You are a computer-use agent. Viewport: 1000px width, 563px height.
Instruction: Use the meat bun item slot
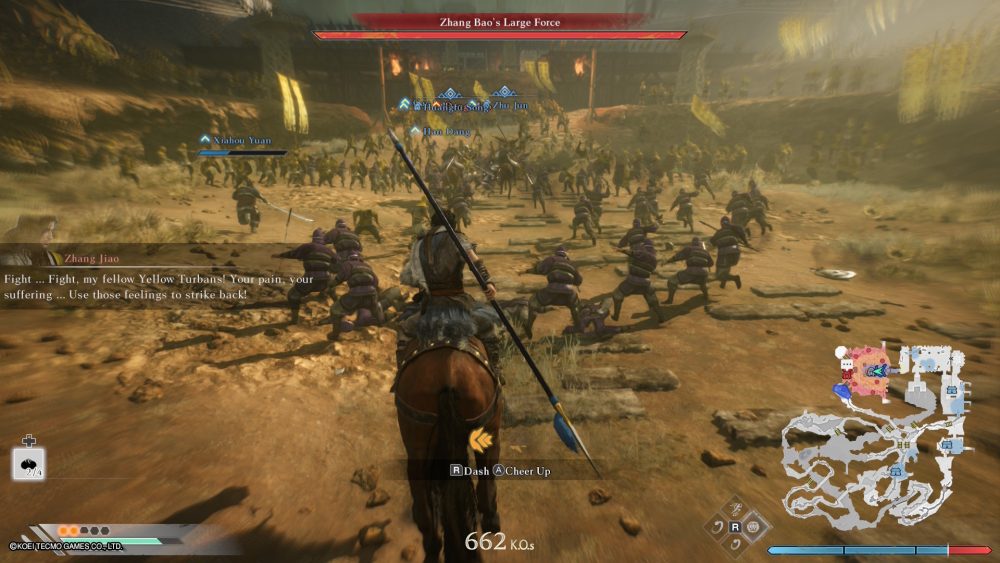click(x=28, y=463)
